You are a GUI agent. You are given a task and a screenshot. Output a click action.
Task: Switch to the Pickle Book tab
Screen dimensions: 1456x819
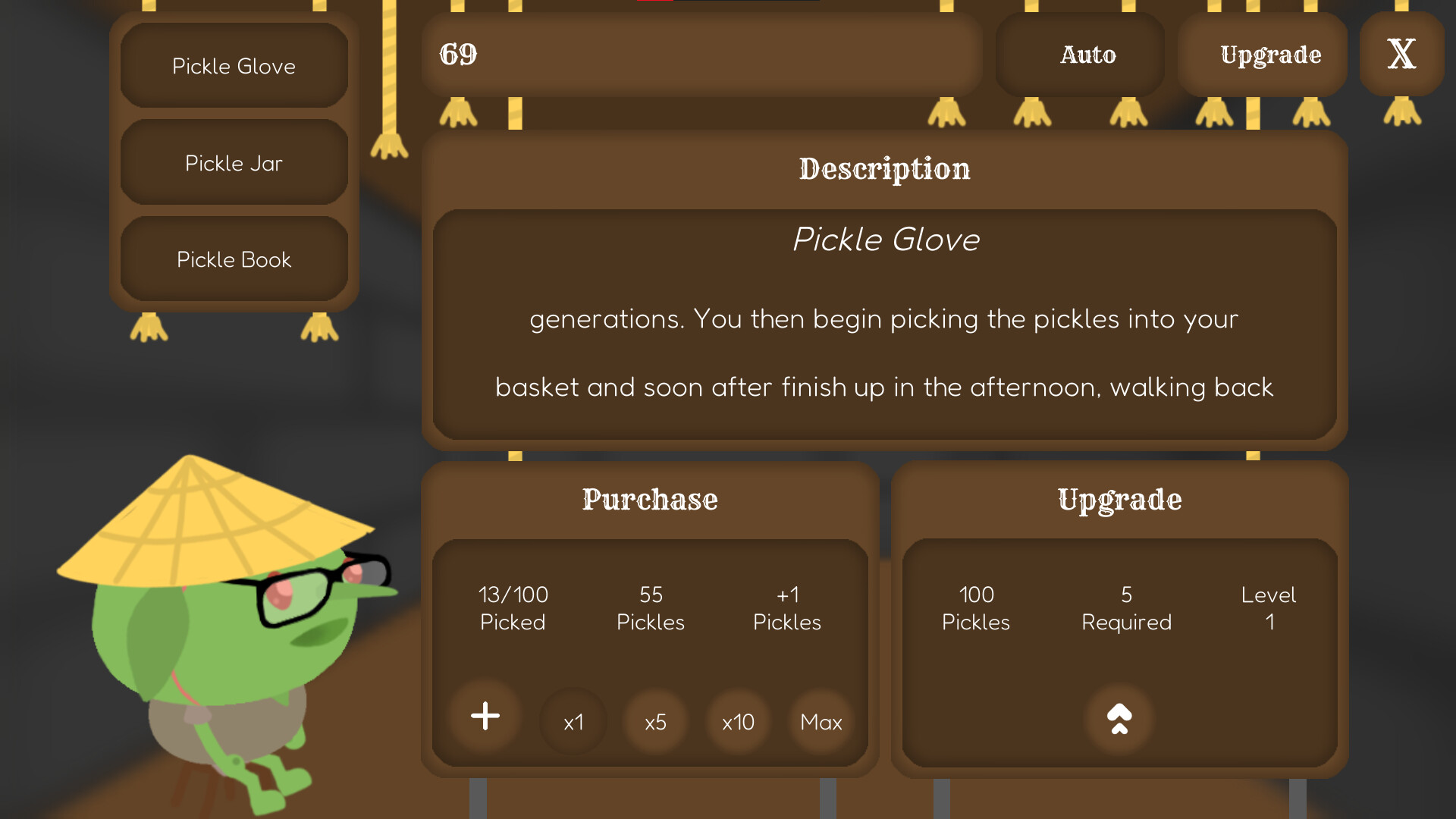point(233,259)
